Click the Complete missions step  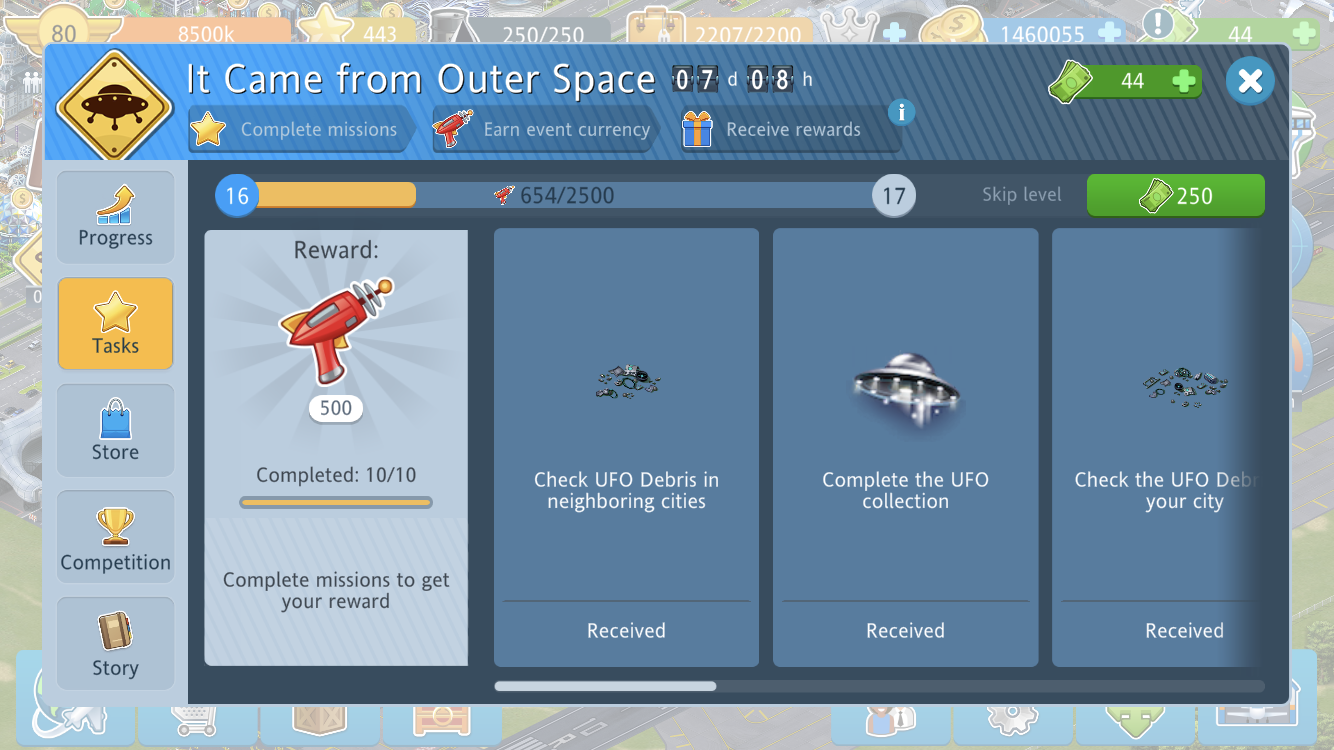[x=300, y=130]
